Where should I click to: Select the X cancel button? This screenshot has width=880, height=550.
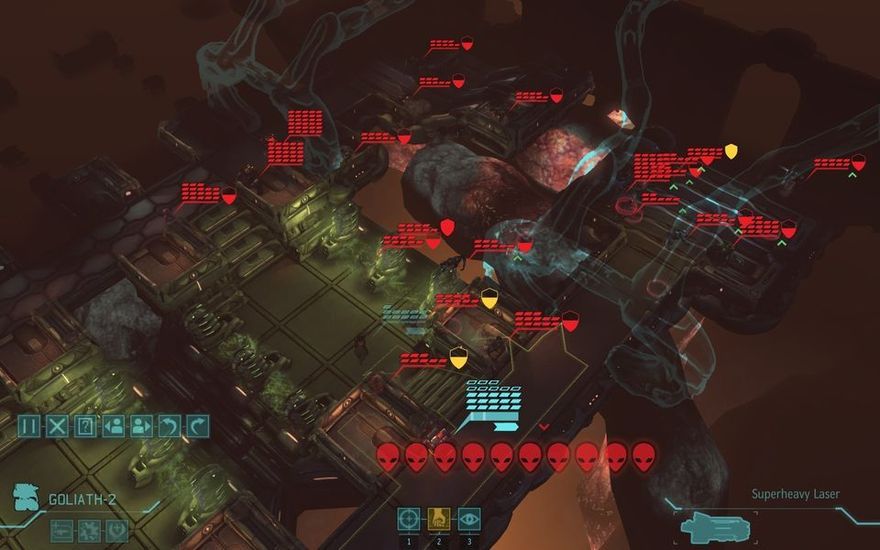pos(58,426)
